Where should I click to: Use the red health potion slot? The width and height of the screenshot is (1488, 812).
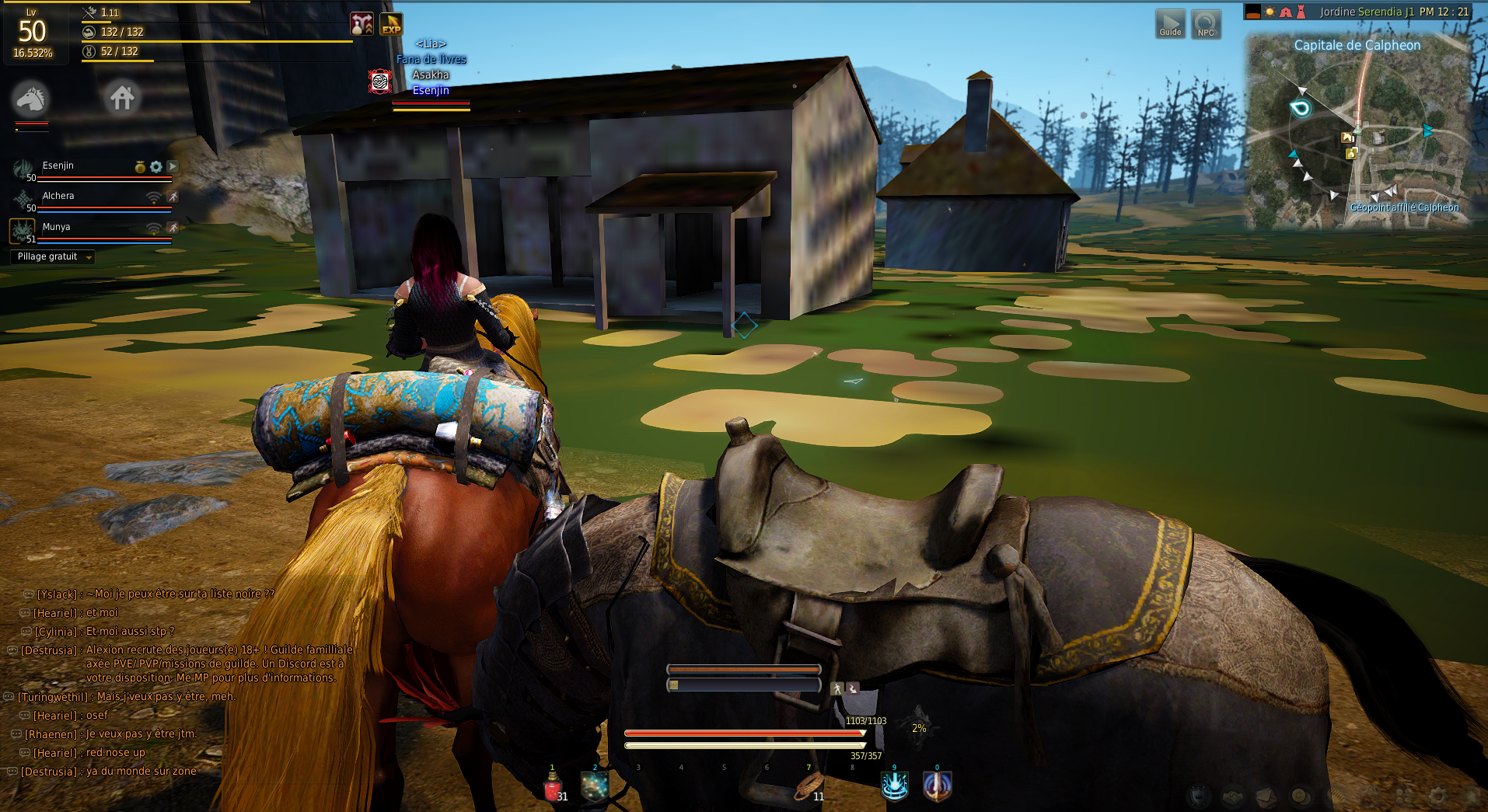click(x=553, y=788)
